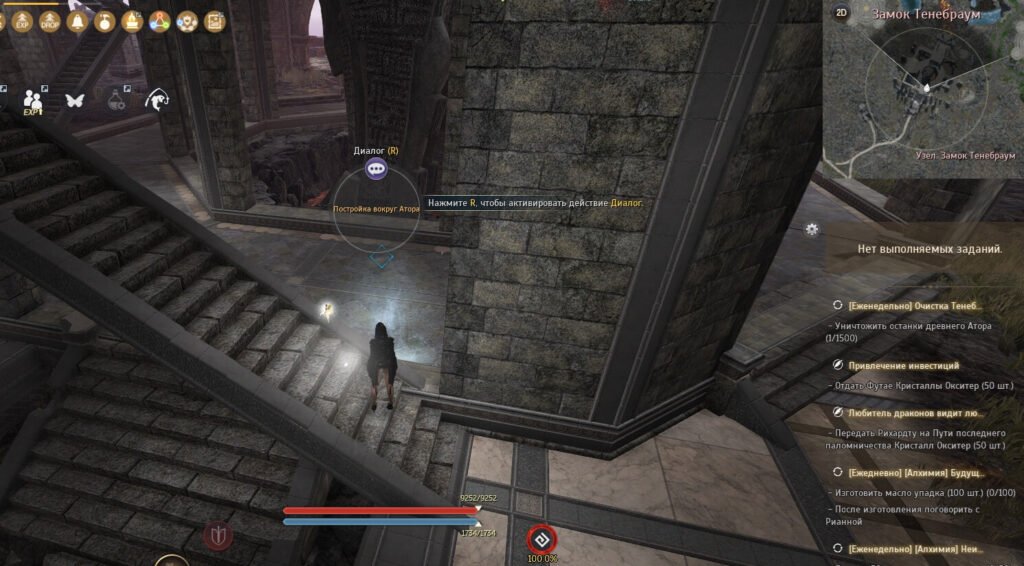Open the potion flask with gear icon
The image size is (1024, 566).
click(117, 100)
